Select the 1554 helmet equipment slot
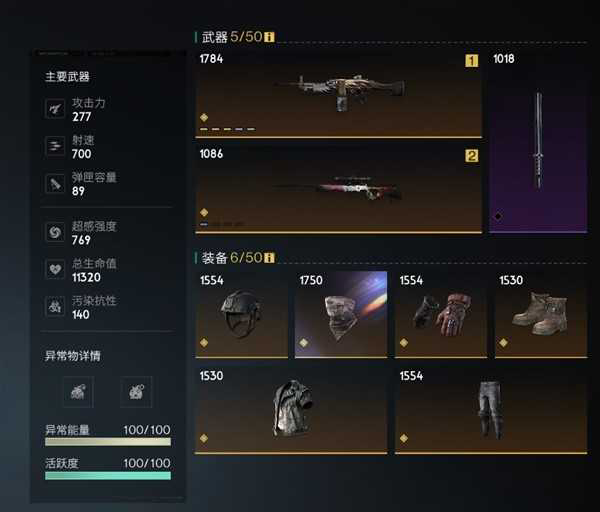 [241, 314]
